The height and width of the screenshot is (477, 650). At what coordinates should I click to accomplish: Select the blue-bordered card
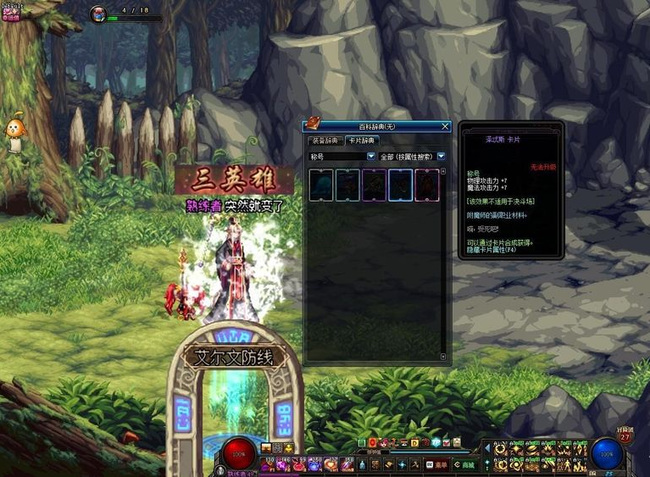click(400, 183)
